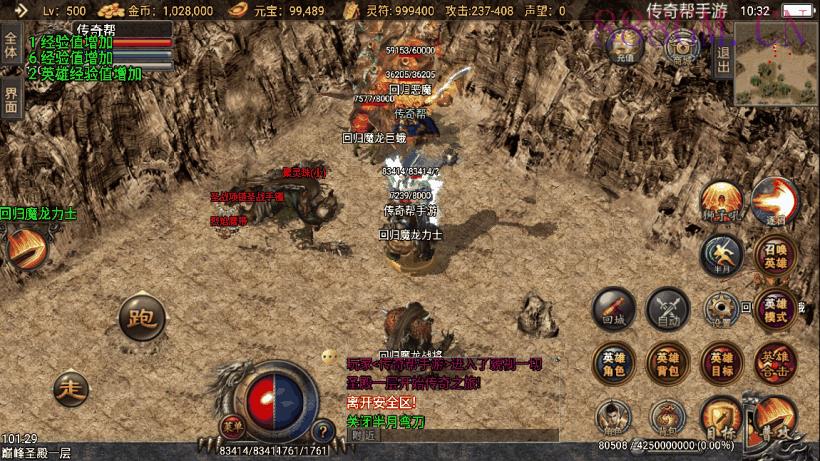Image resolution: width=820 pixels, height=461 pixels.
Task: Open the 商城 shop icon
Action: 682,51
